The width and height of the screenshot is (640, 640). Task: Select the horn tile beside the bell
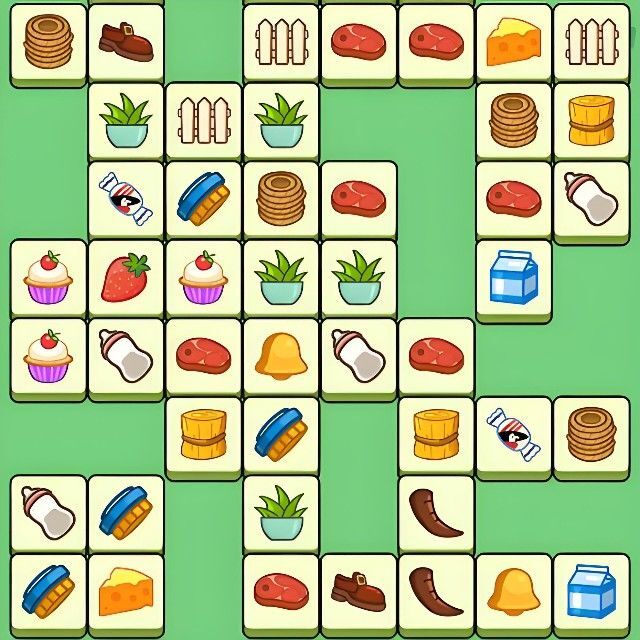[x=437, y=590]
